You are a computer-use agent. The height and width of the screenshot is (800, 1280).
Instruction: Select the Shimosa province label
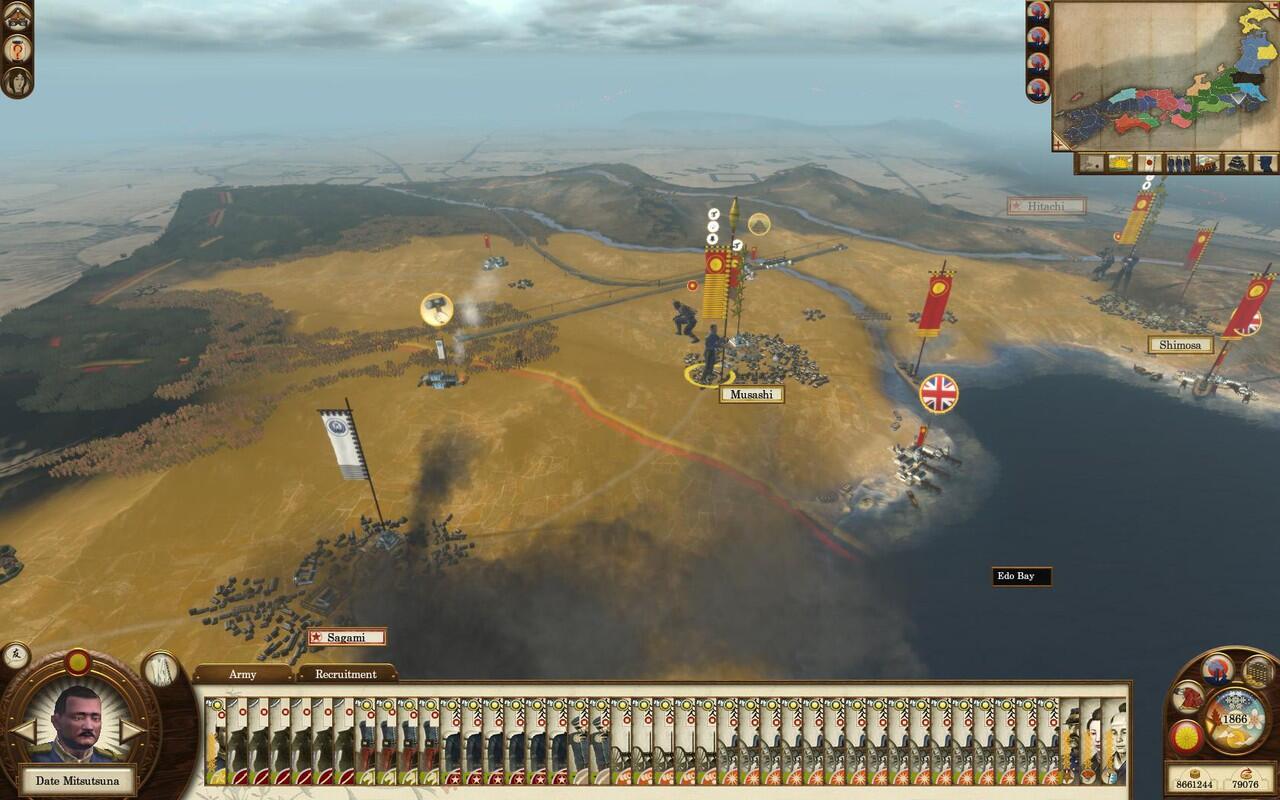click(x=1180, y=345)
